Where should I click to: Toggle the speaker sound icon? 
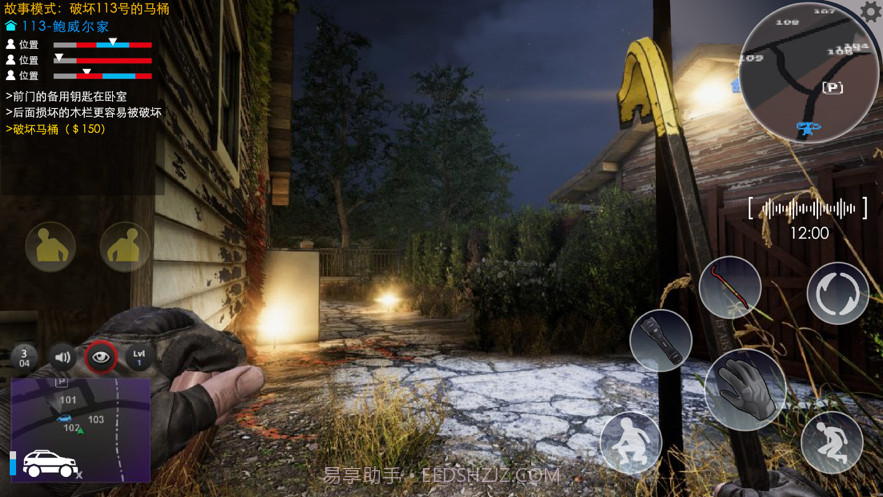coord(63,357)
